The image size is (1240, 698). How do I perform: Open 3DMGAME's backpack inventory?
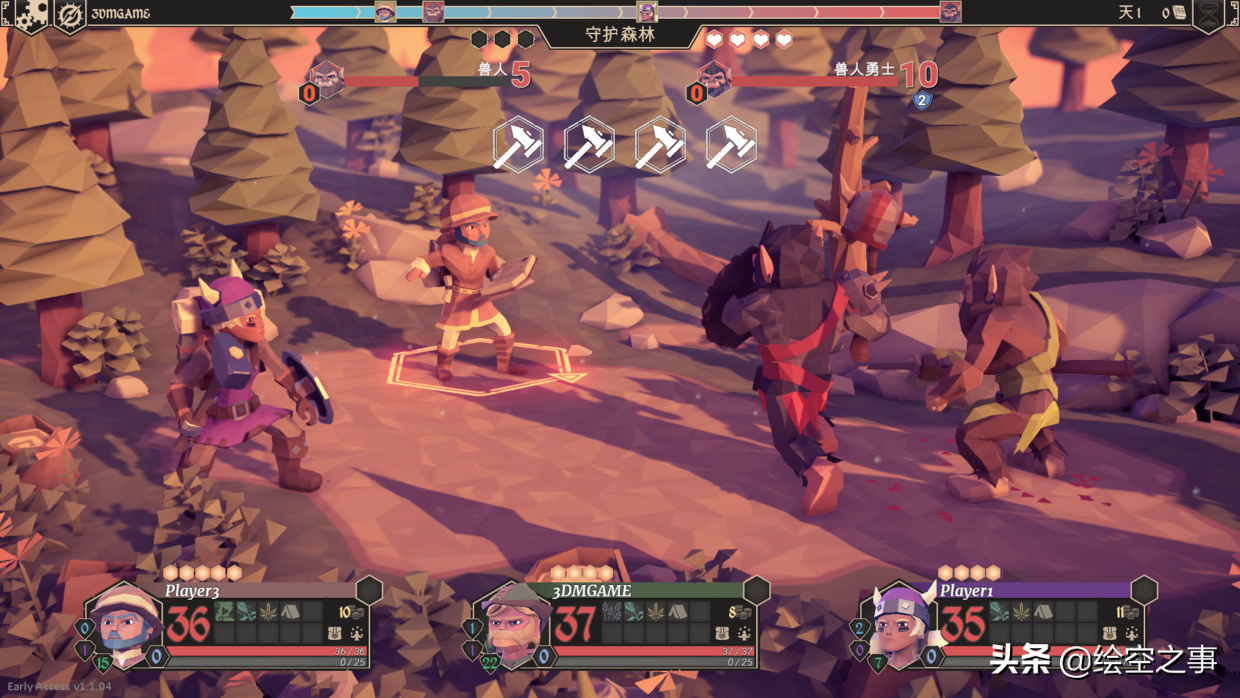(722, 633)
